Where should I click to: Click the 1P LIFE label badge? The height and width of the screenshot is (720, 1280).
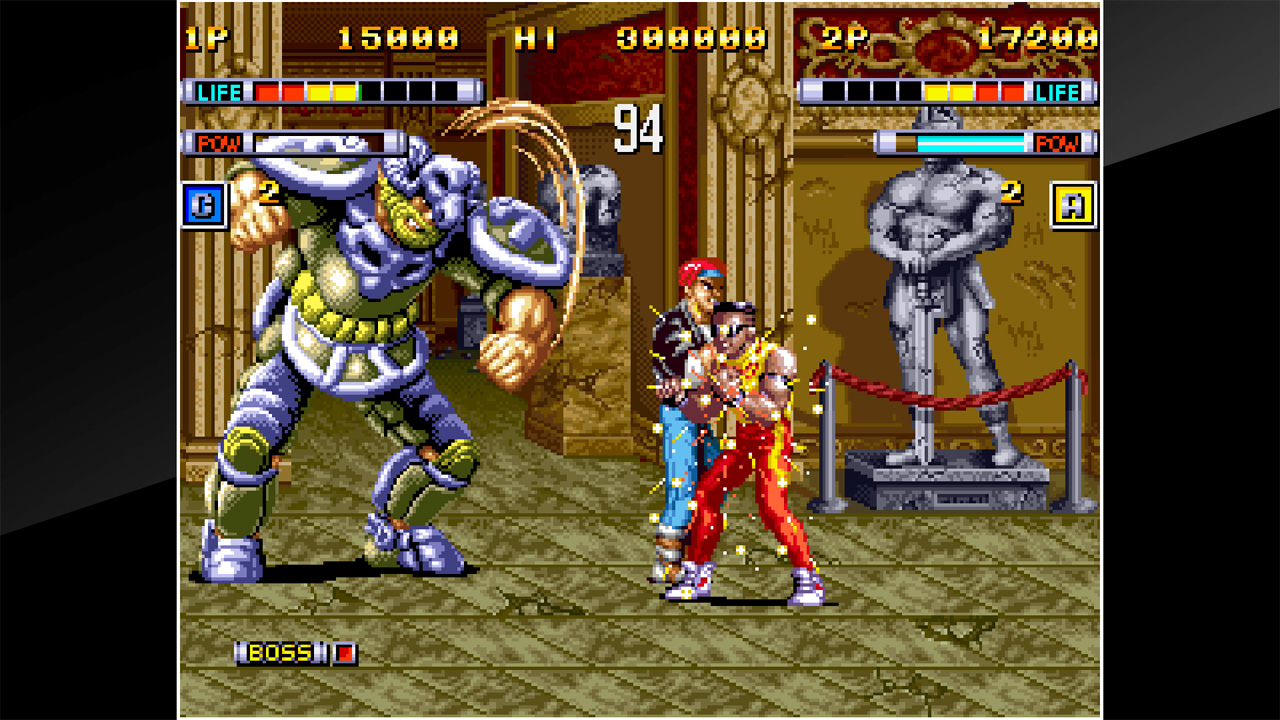tap(222, 89)
